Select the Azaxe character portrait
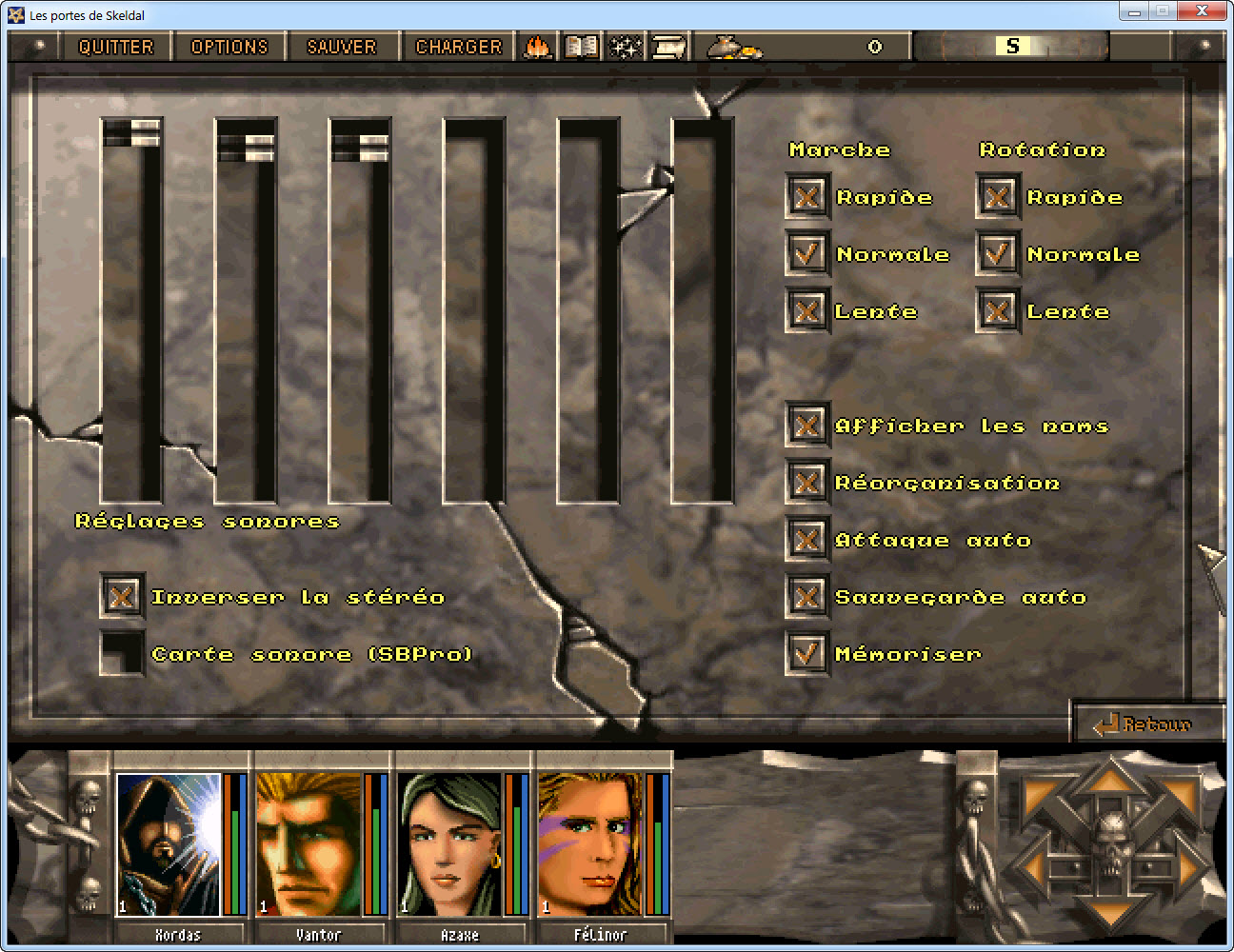This screenshot has width=1234, height=952. (449, 843)
